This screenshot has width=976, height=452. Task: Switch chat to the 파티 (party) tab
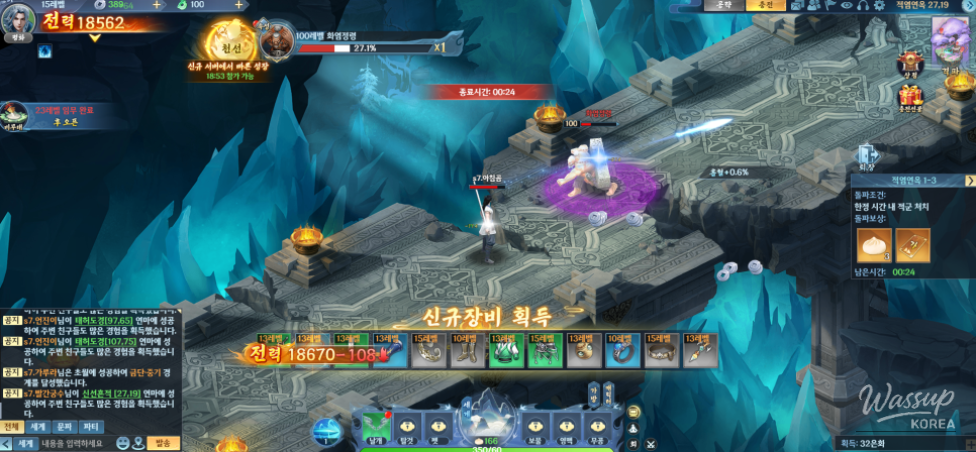pyautogui.click(x=91, y=427)
